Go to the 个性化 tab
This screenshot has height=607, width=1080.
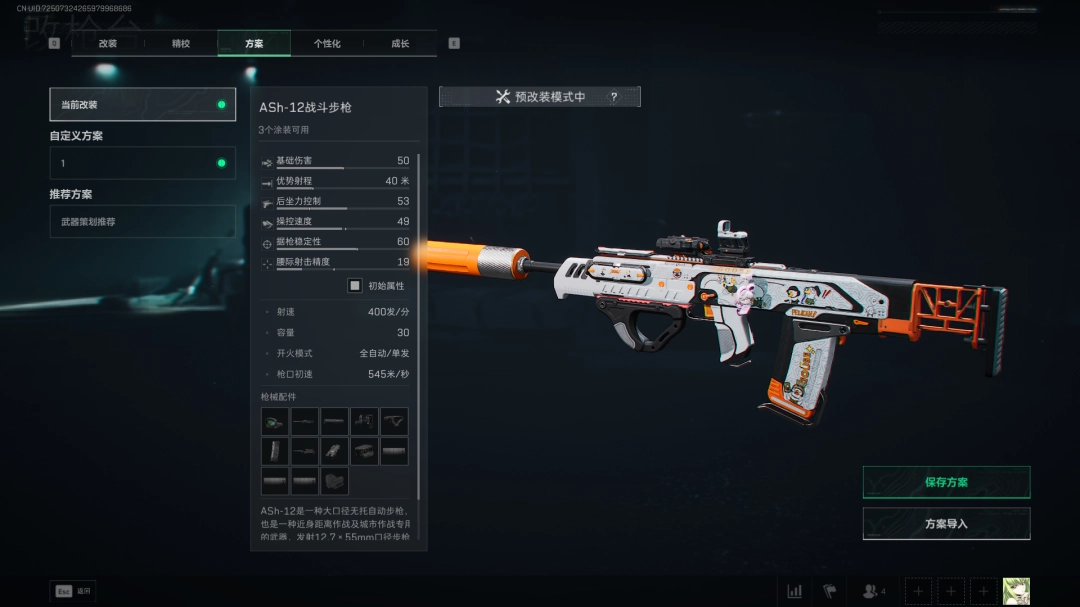click(327, 43)
